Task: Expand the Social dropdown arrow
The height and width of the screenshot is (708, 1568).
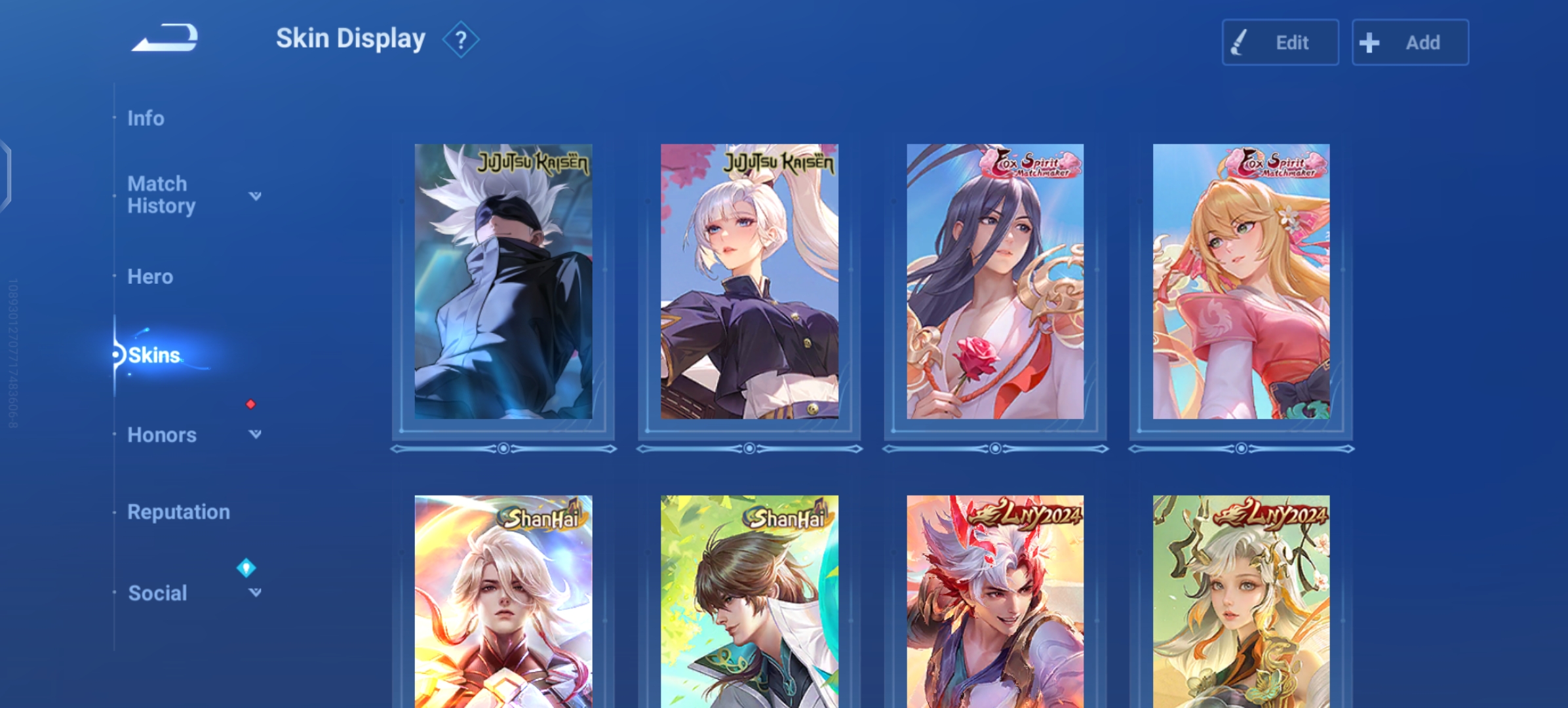Action: pos(255,593)
